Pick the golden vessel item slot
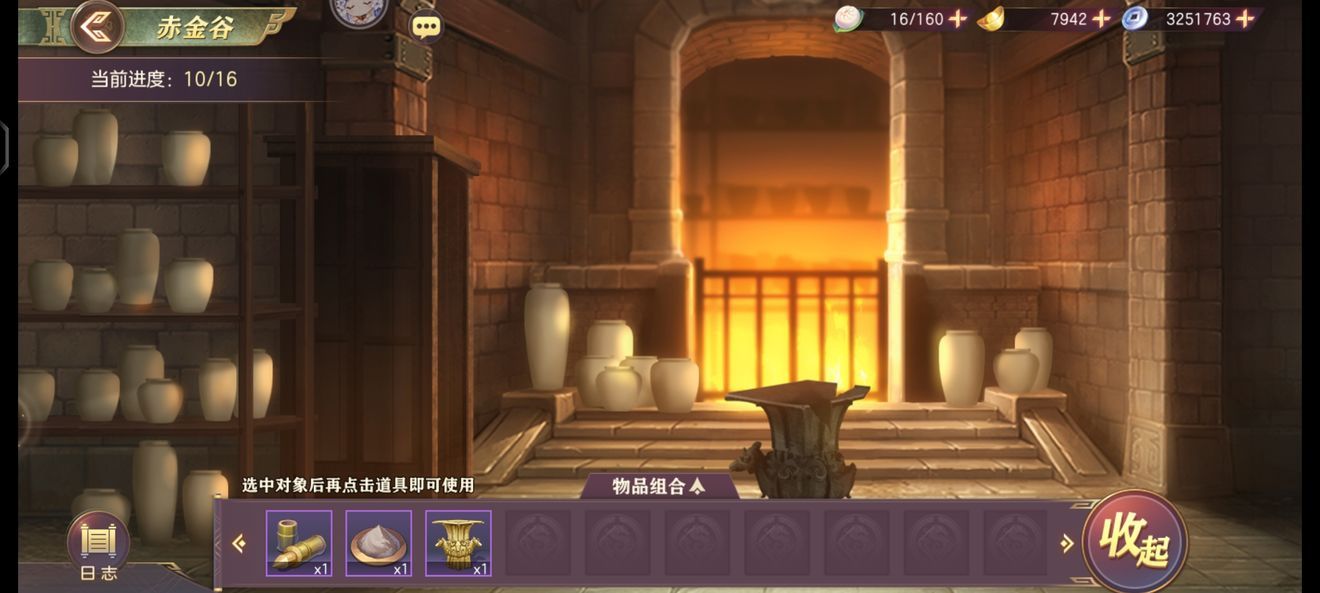The width and height of the screenshot is (1320, 593). (458, 543)
